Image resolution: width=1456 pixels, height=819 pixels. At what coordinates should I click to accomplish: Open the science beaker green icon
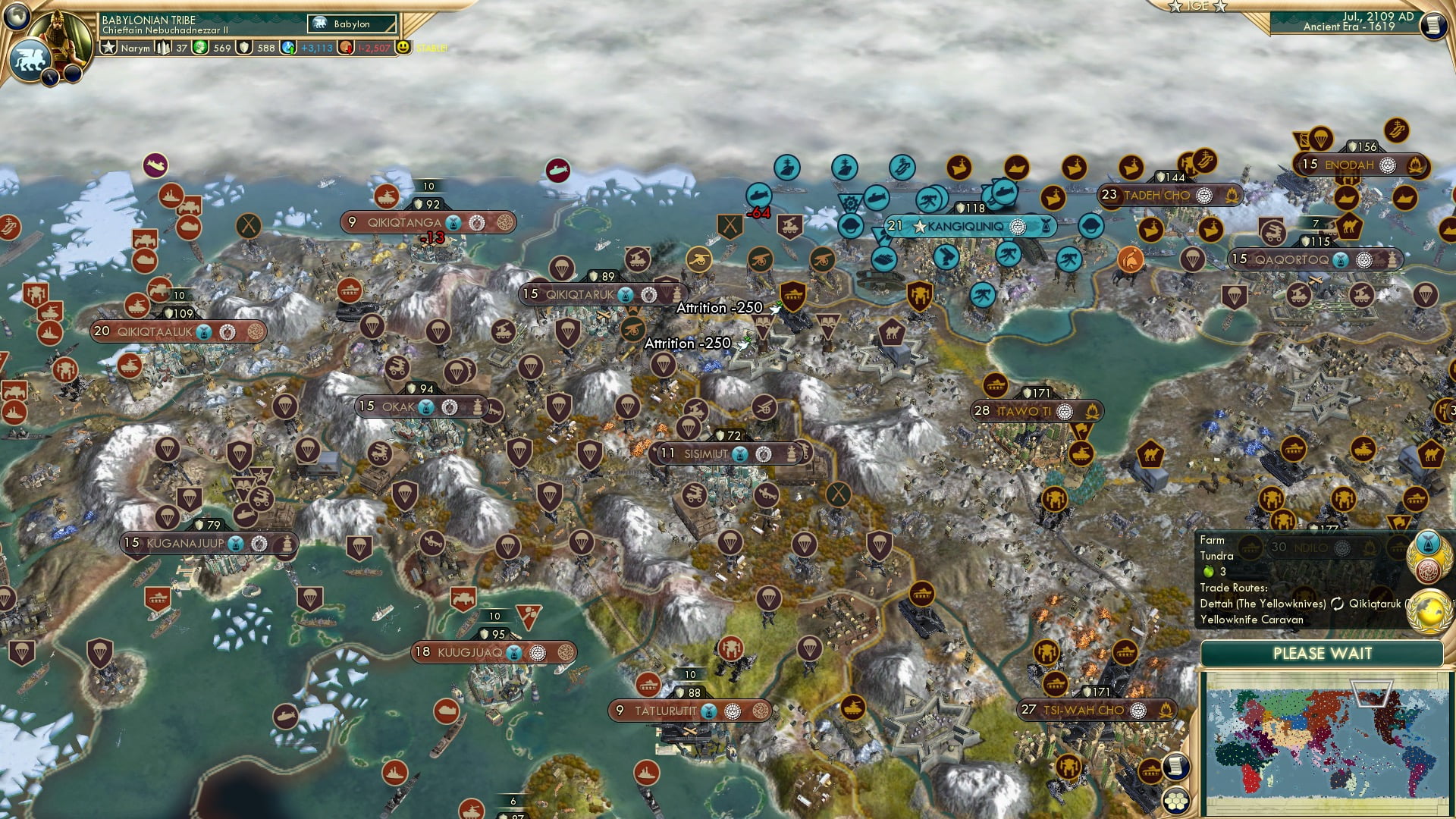click(202, 49)
